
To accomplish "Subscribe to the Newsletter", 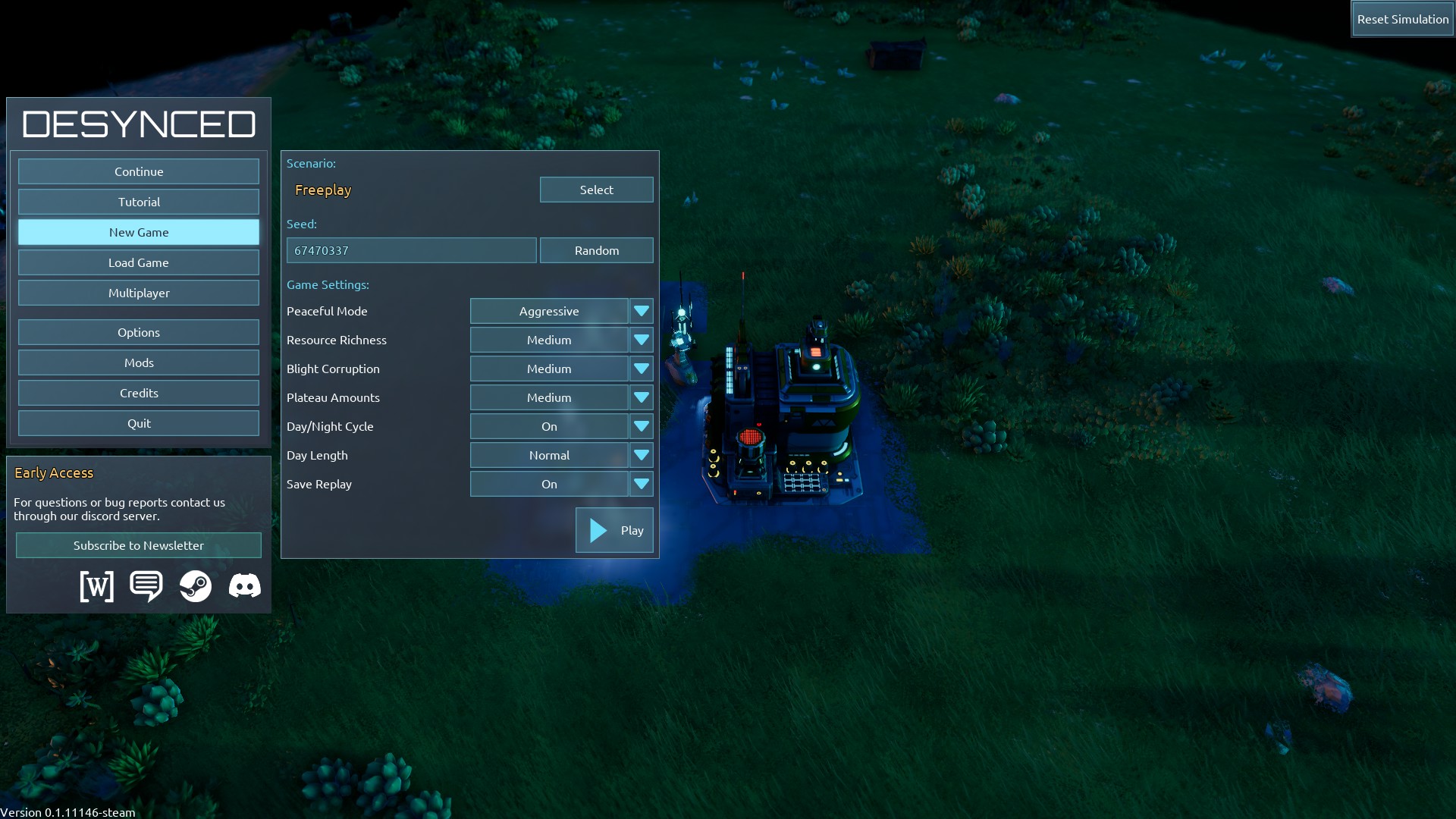I will [x=139, y=545].
